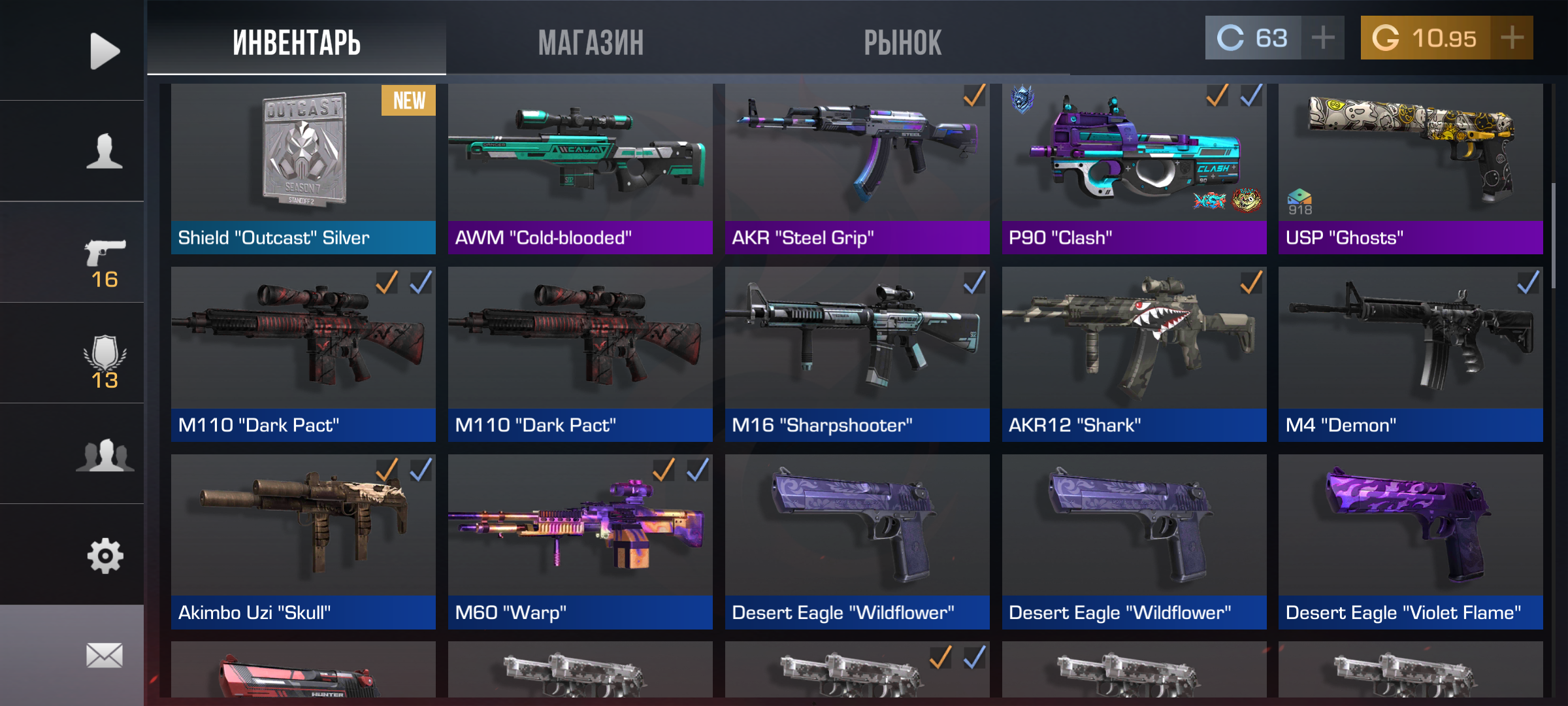The width and height of the screenshot is (1568, 706).
Task: Open the Рынок tab
Action: click(x=902, y=43)
